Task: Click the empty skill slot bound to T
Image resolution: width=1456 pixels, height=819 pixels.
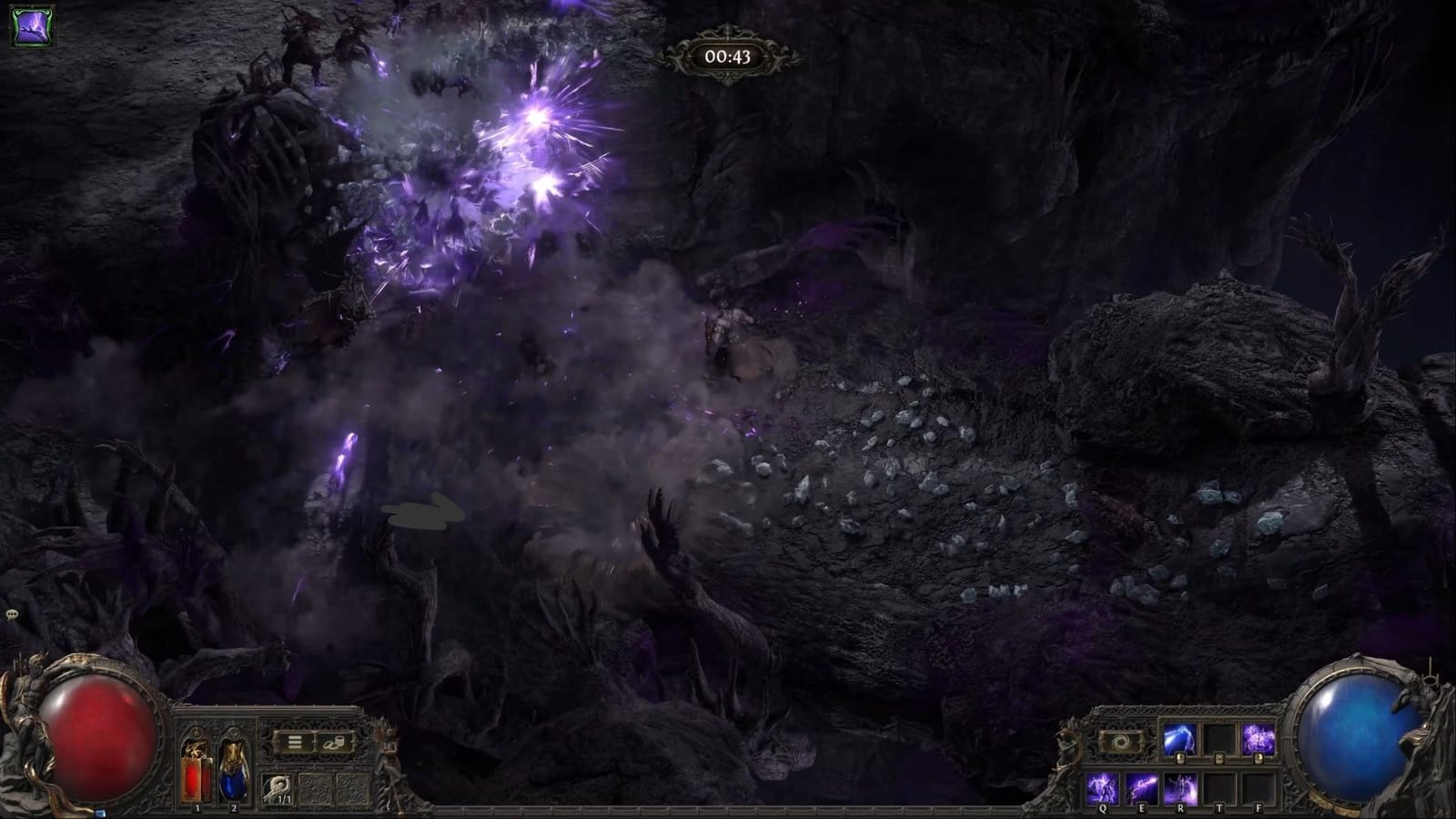Action: [1219, 786]
